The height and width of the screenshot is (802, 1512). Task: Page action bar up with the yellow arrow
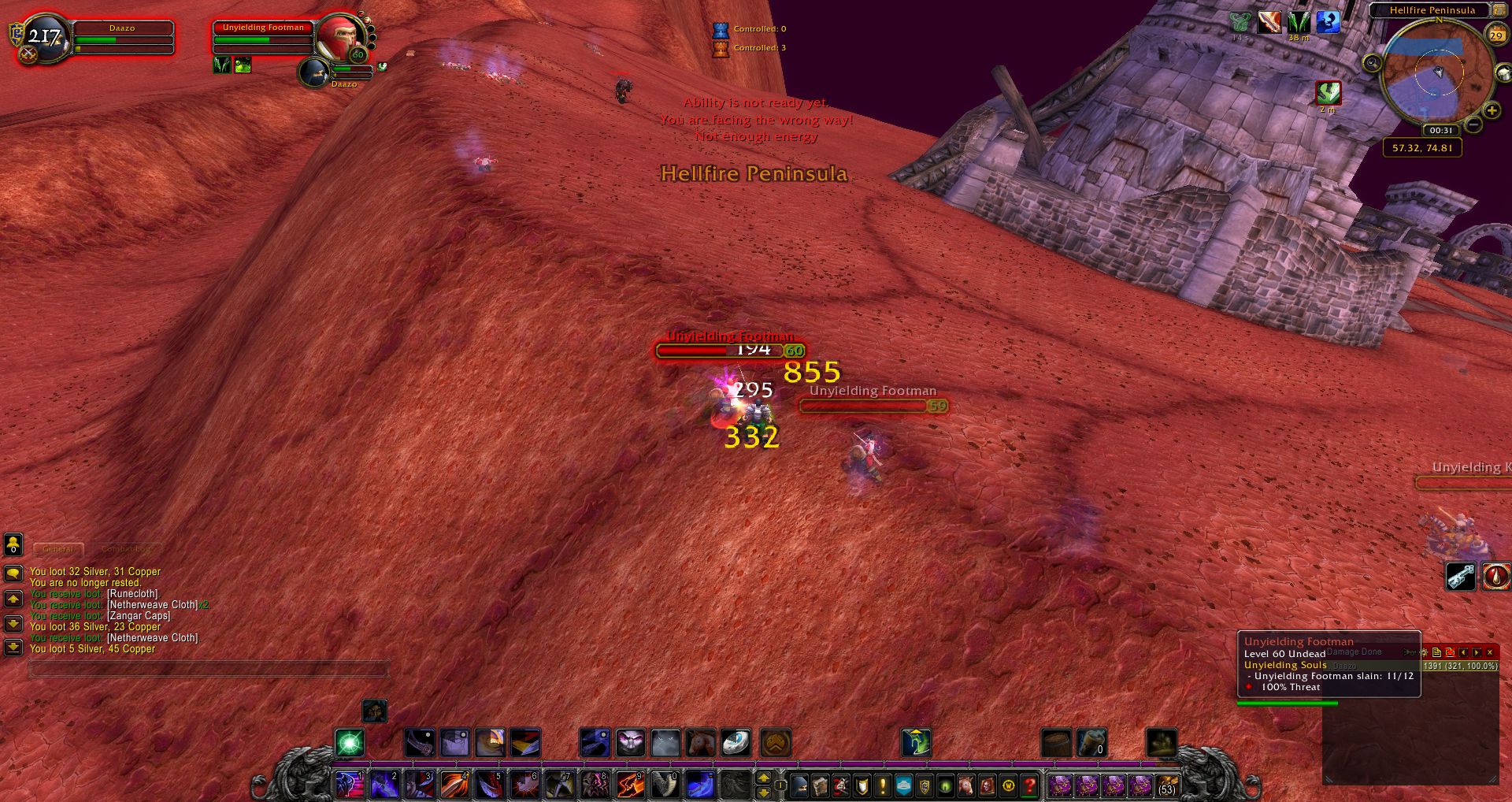tap(765, 778)
